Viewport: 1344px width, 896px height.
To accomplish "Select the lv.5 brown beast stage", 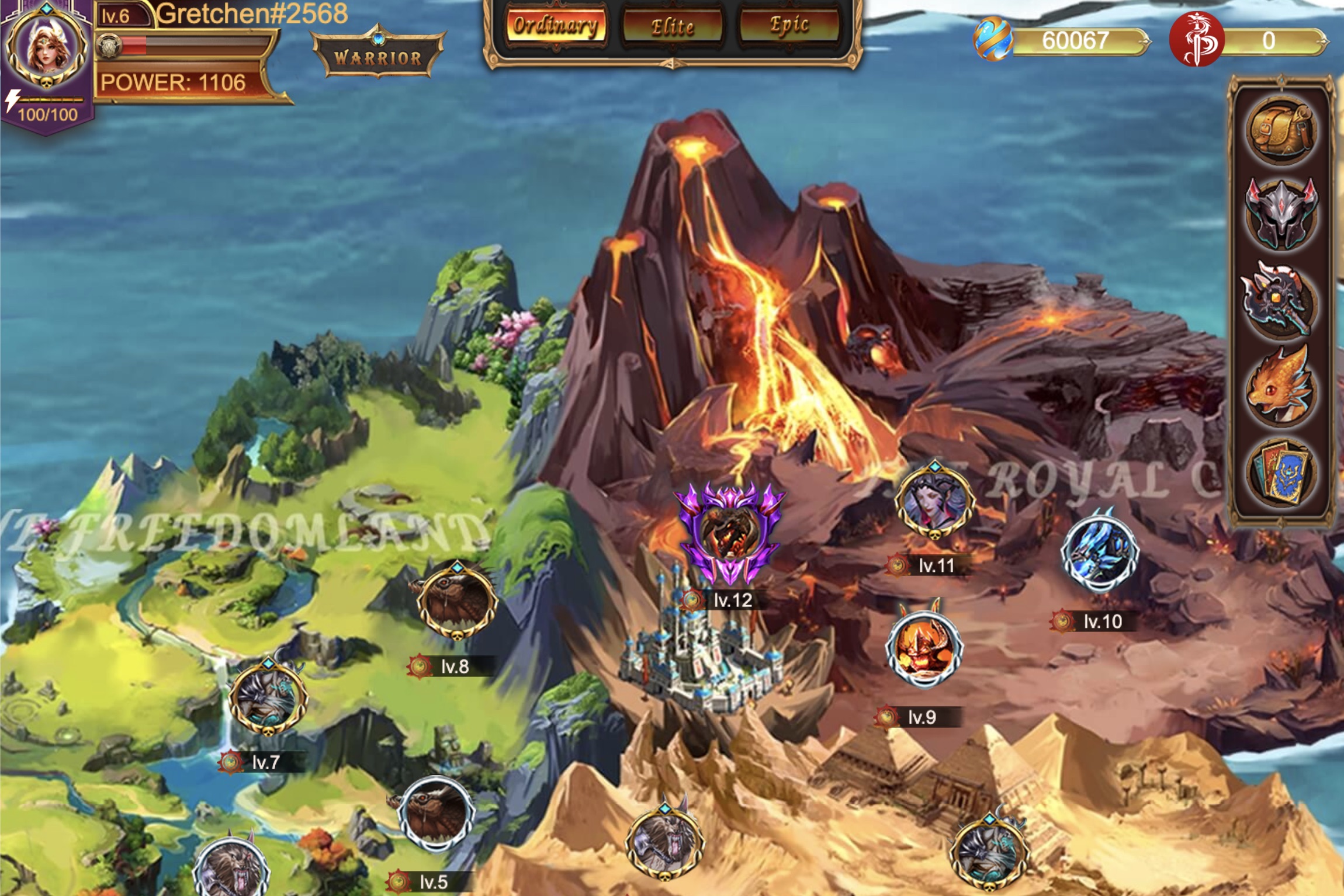I will 437,813.
